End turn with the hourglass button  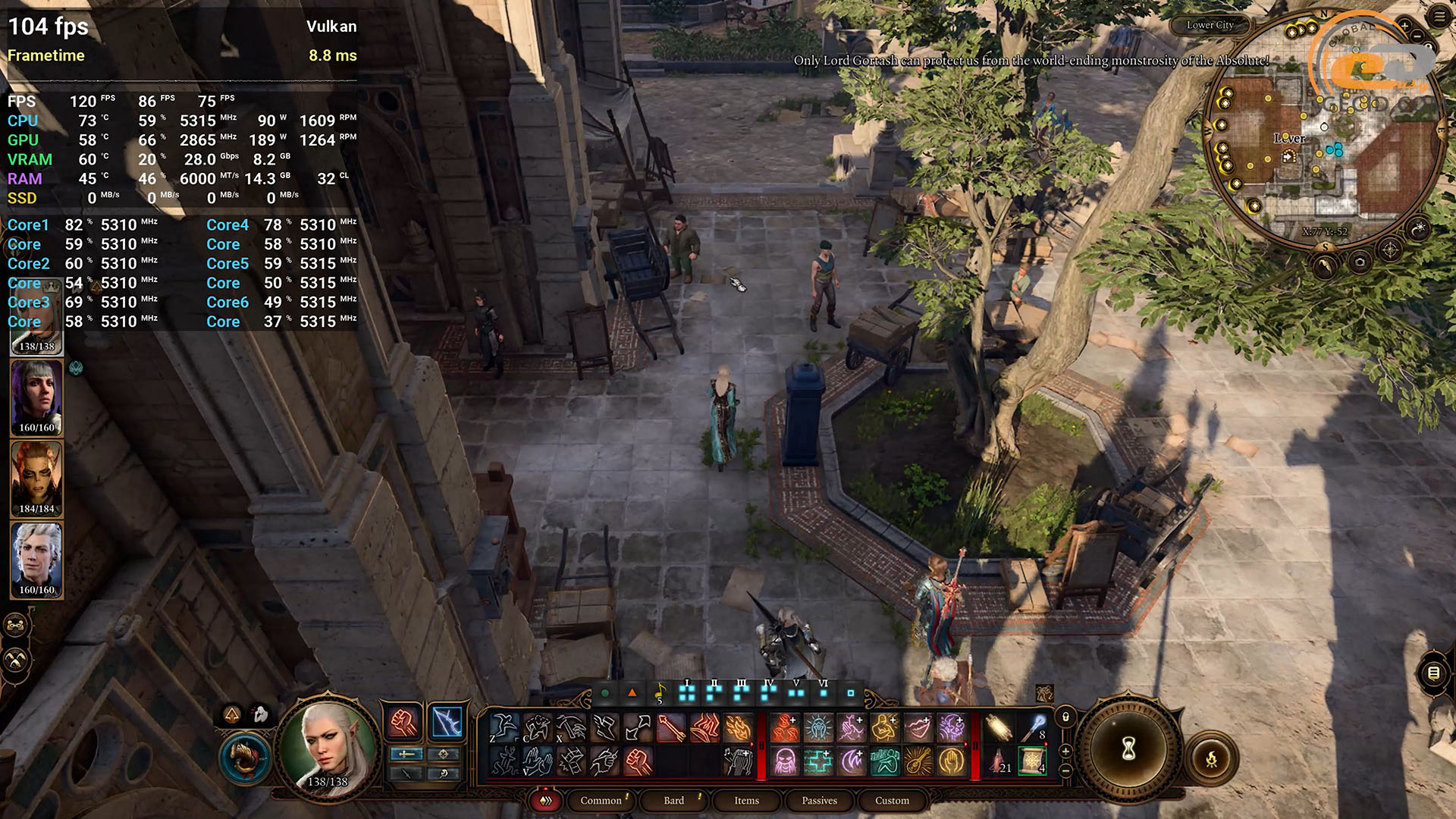tap(1128, 749)
